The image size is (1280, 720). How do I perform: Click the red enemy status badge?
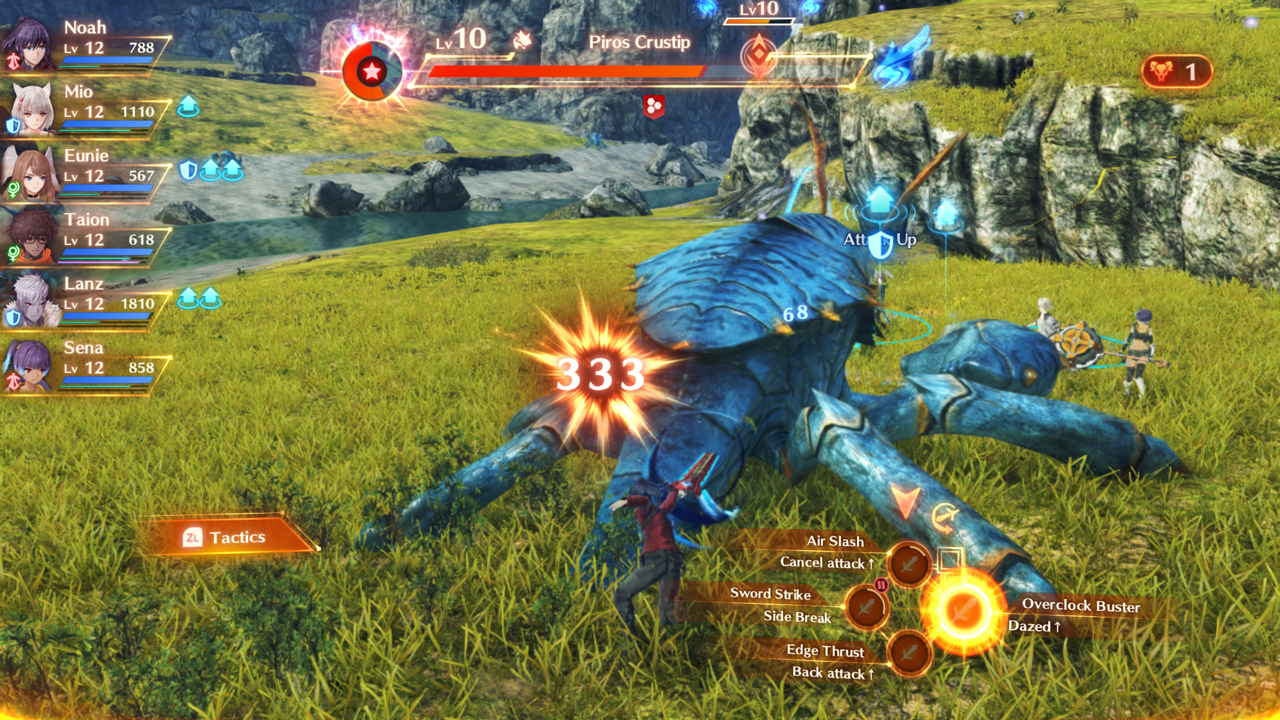click(x=654, y=106)
